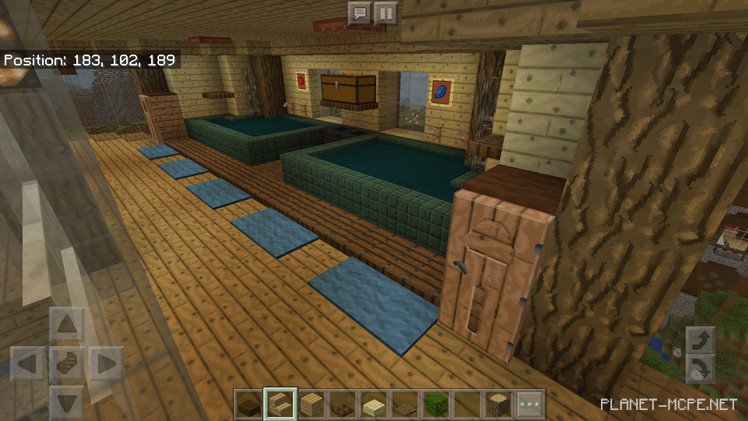
Task: Tap the move backward arrow
Action: click(x=67, y=399)
